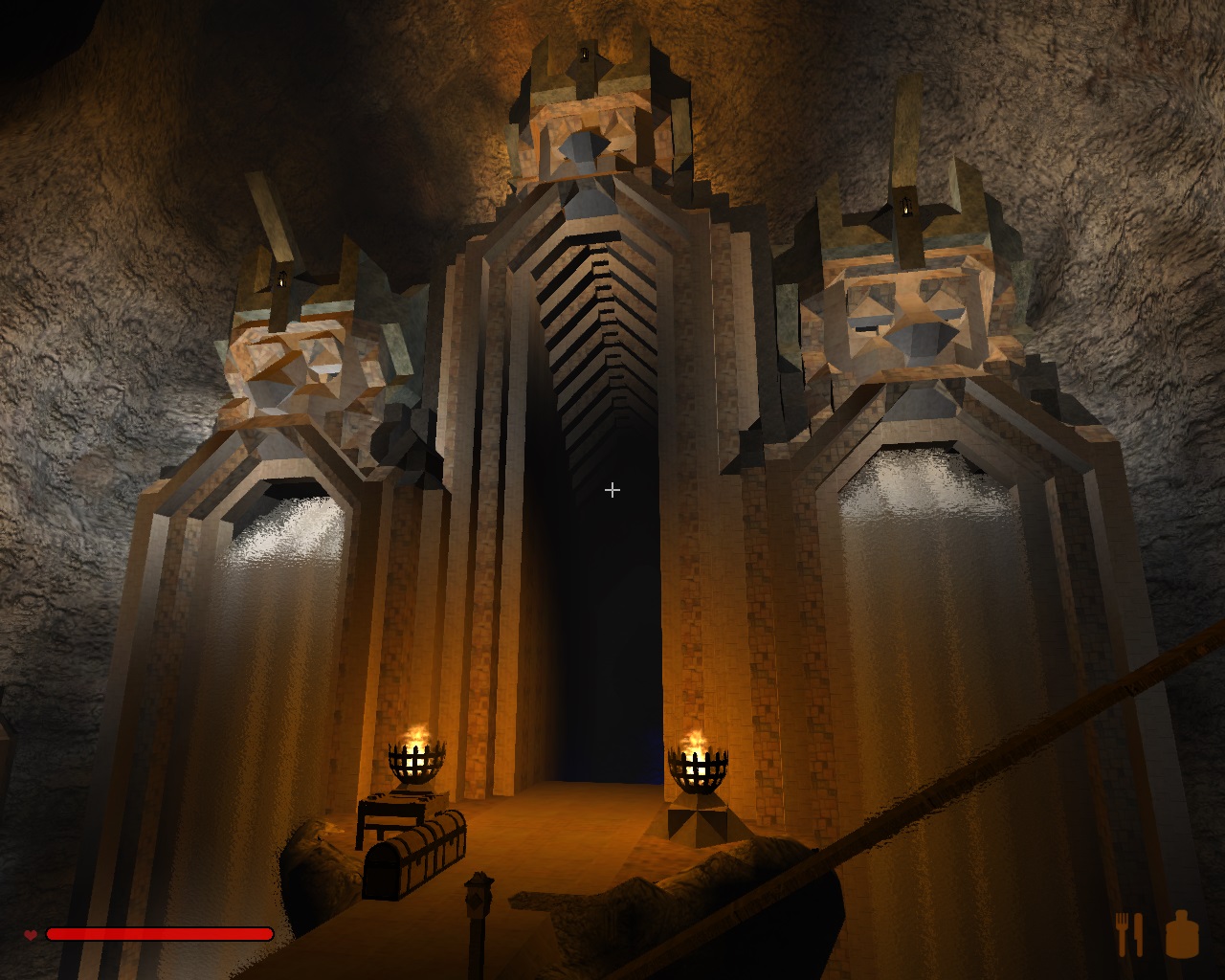Select the water bottle thirst icon

tap(1182, 934)
